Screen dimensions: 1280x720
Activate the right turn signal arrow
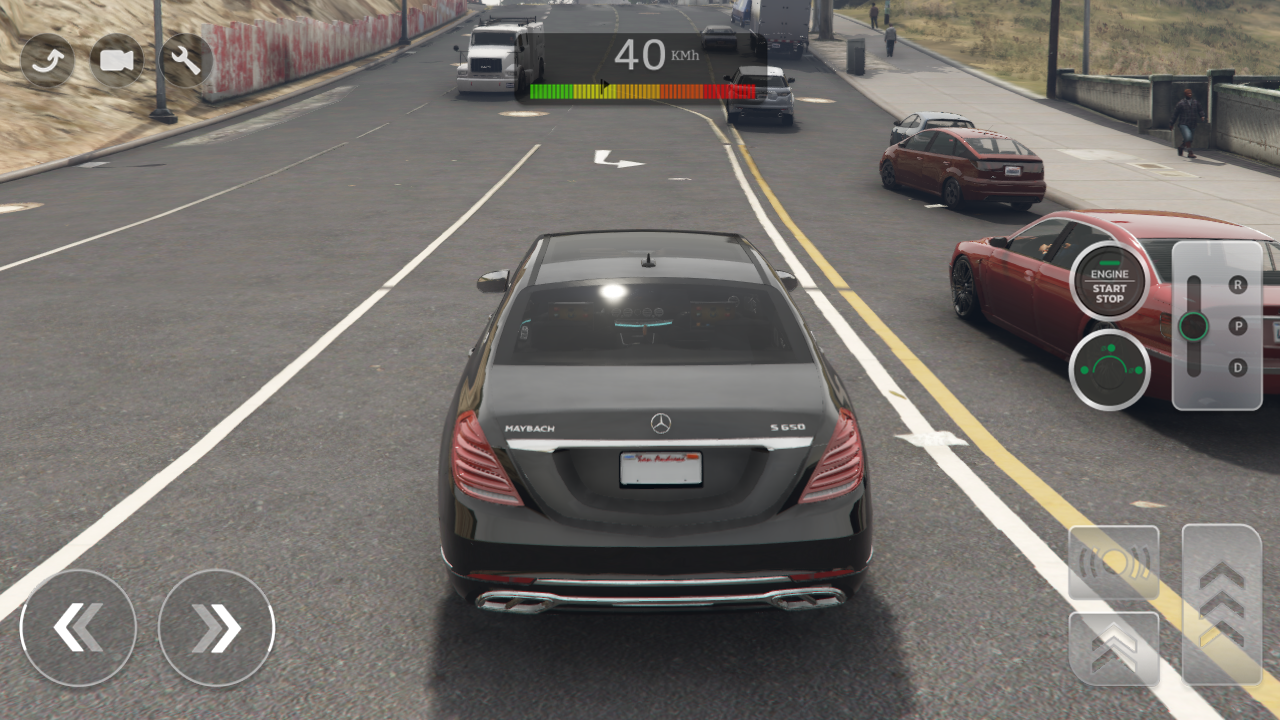[x=214, y=627]
